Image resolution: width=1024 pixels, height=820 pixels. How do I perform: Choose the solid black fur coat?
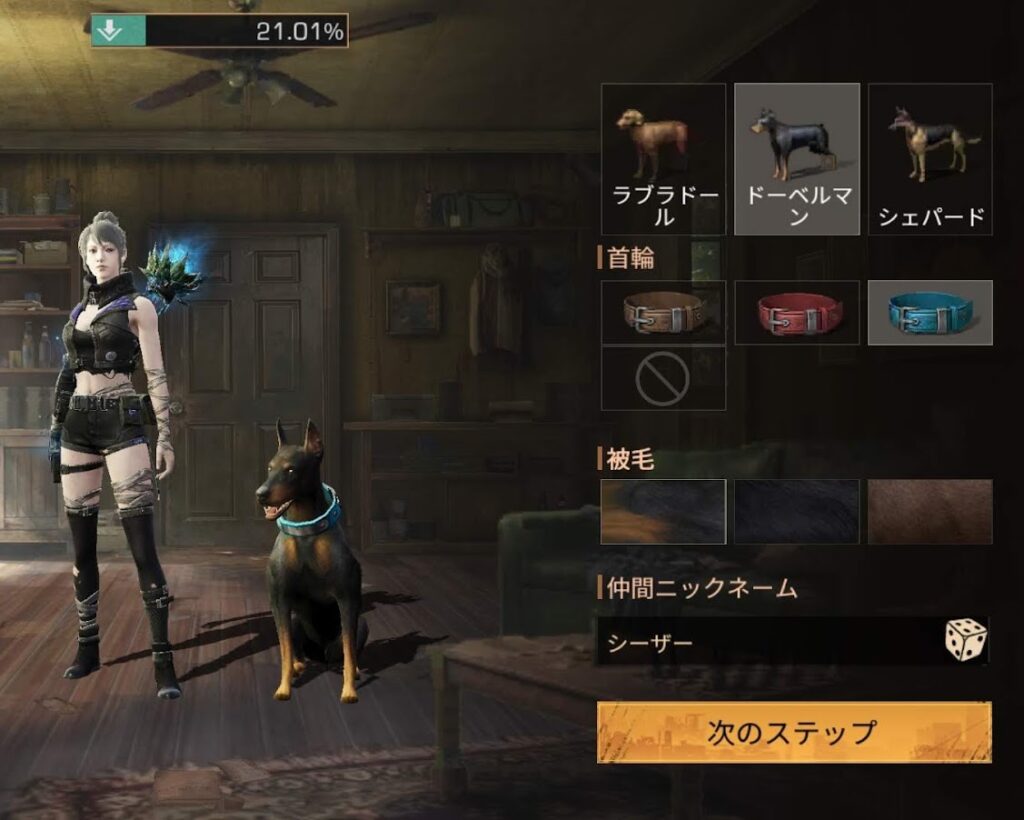(797, 512)
